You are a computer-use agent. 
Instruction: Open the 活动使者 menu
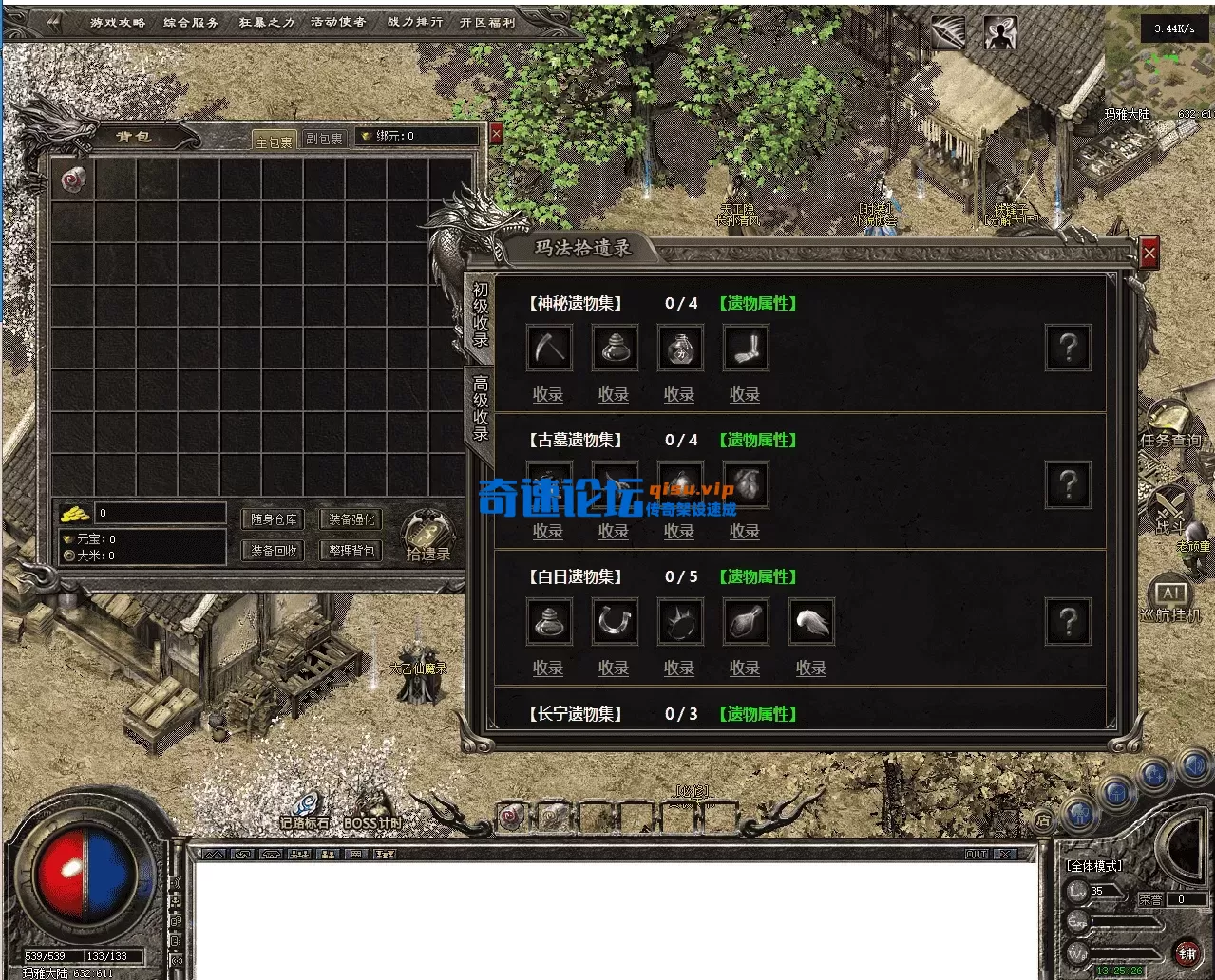[338, 22]
